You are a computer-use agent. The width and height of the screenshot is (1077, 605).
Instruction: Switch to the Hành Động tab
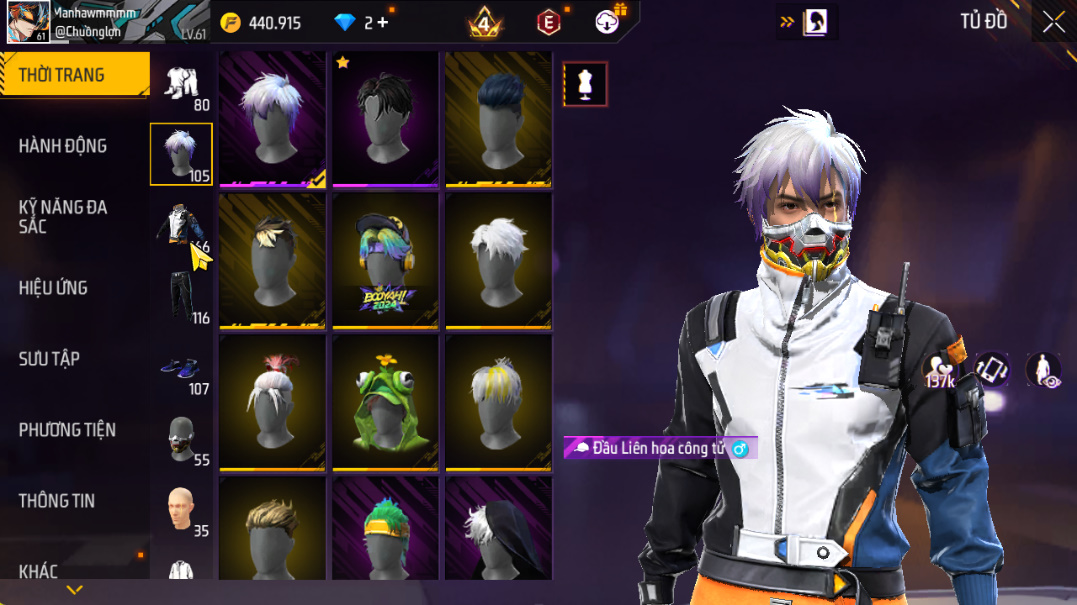(62, 146)
